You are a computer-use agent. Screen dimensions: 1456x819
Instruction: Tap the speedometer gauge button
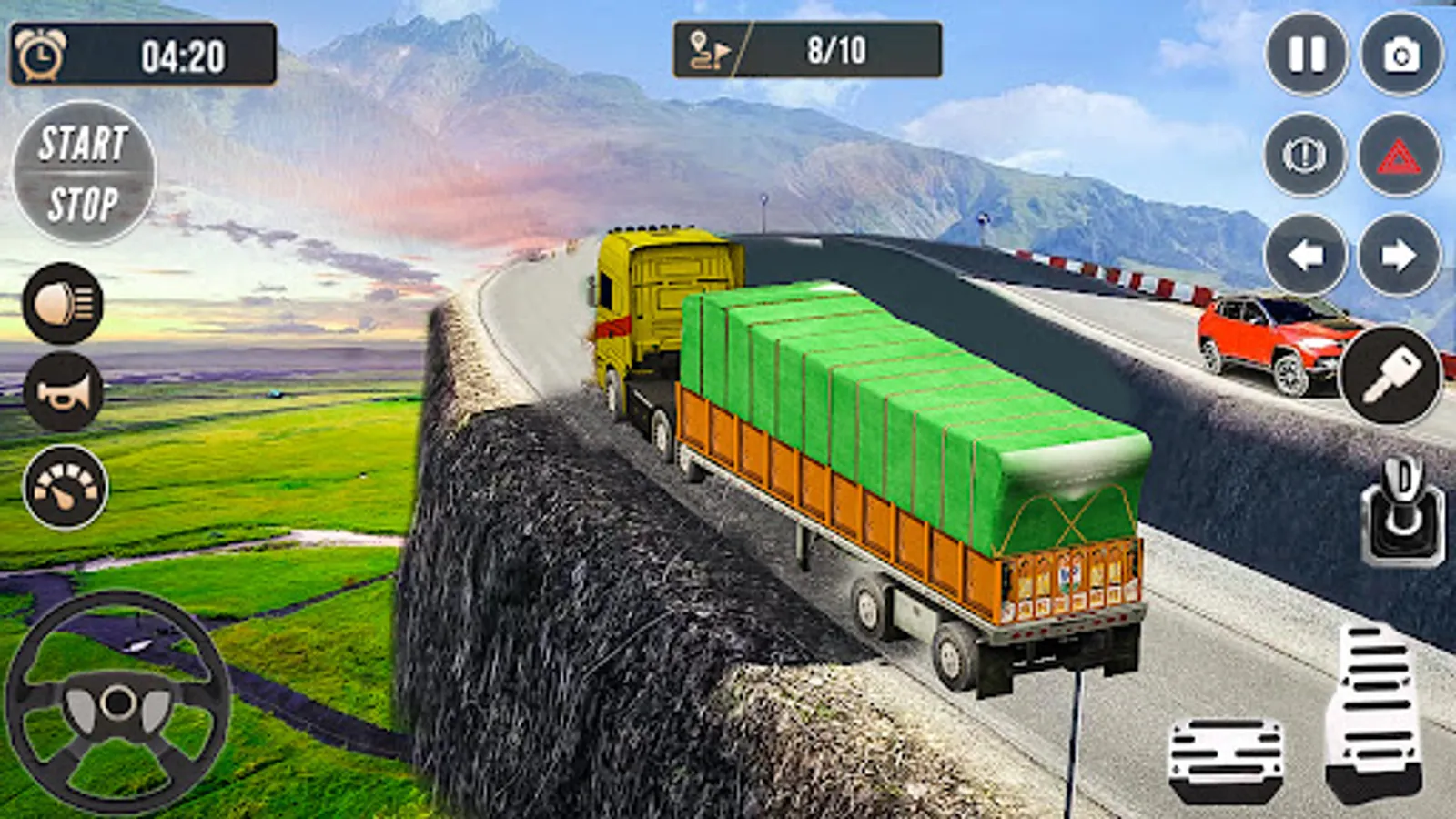[66, 487]
